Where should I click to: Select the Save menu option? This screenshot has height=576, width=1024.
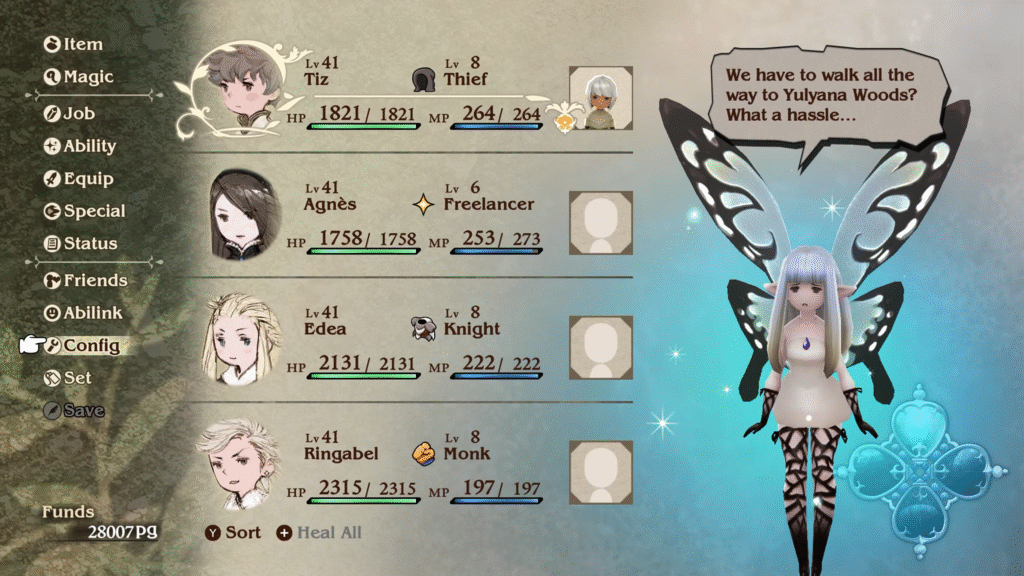point(74,410)
